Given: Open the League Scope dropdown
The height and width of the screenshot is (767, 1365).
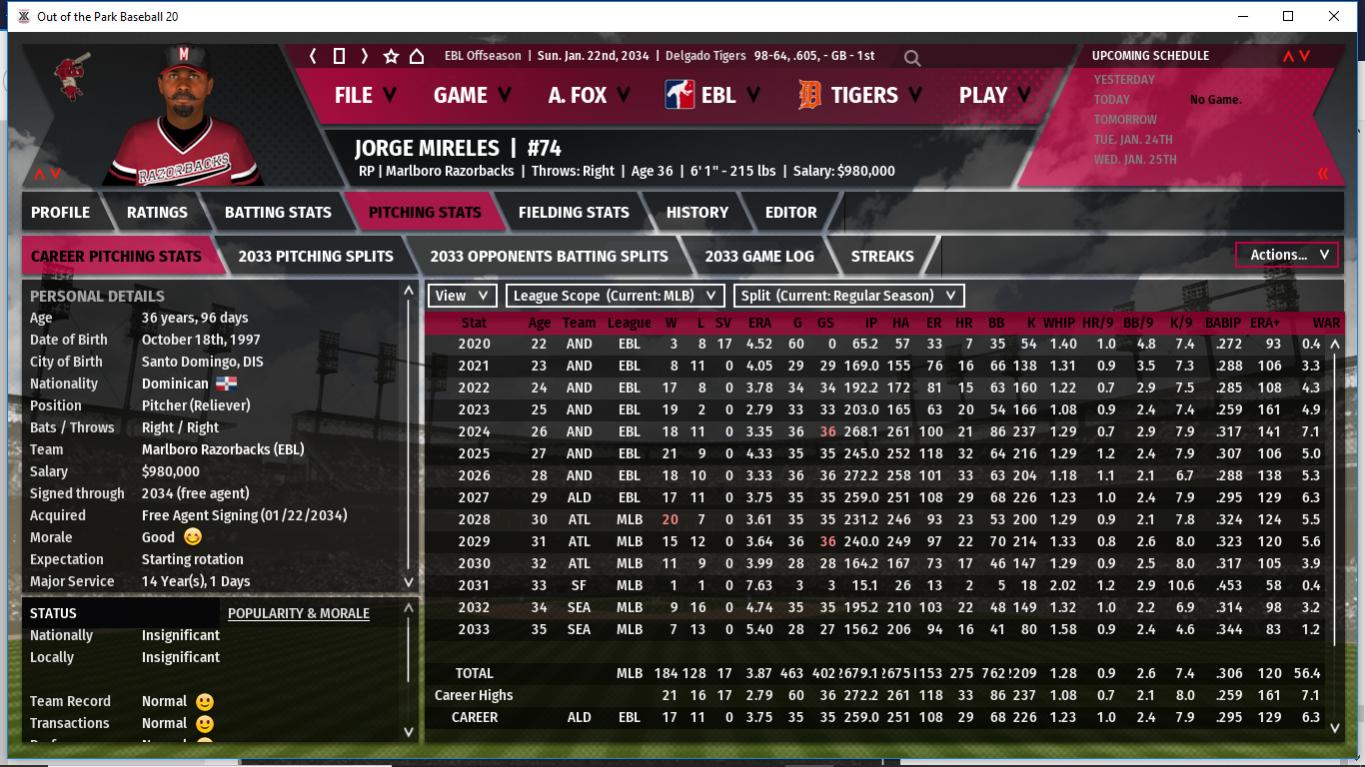Looking at the screenshot, I should pyautogui.click(x=615, y=295).
